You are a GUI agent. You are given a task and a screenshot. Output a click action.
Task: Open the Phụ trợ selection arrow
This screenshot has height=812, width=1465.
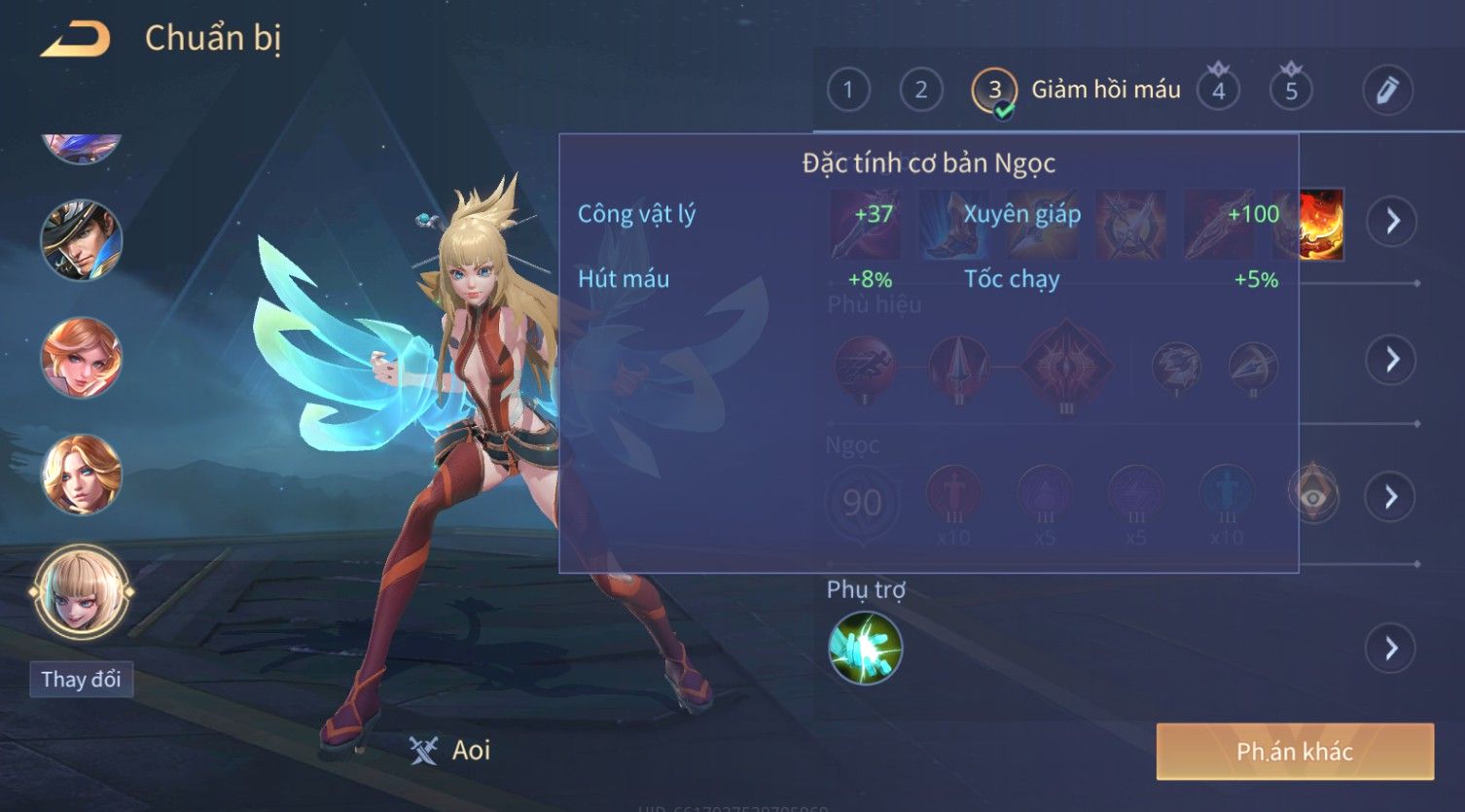click(1392, 648)
